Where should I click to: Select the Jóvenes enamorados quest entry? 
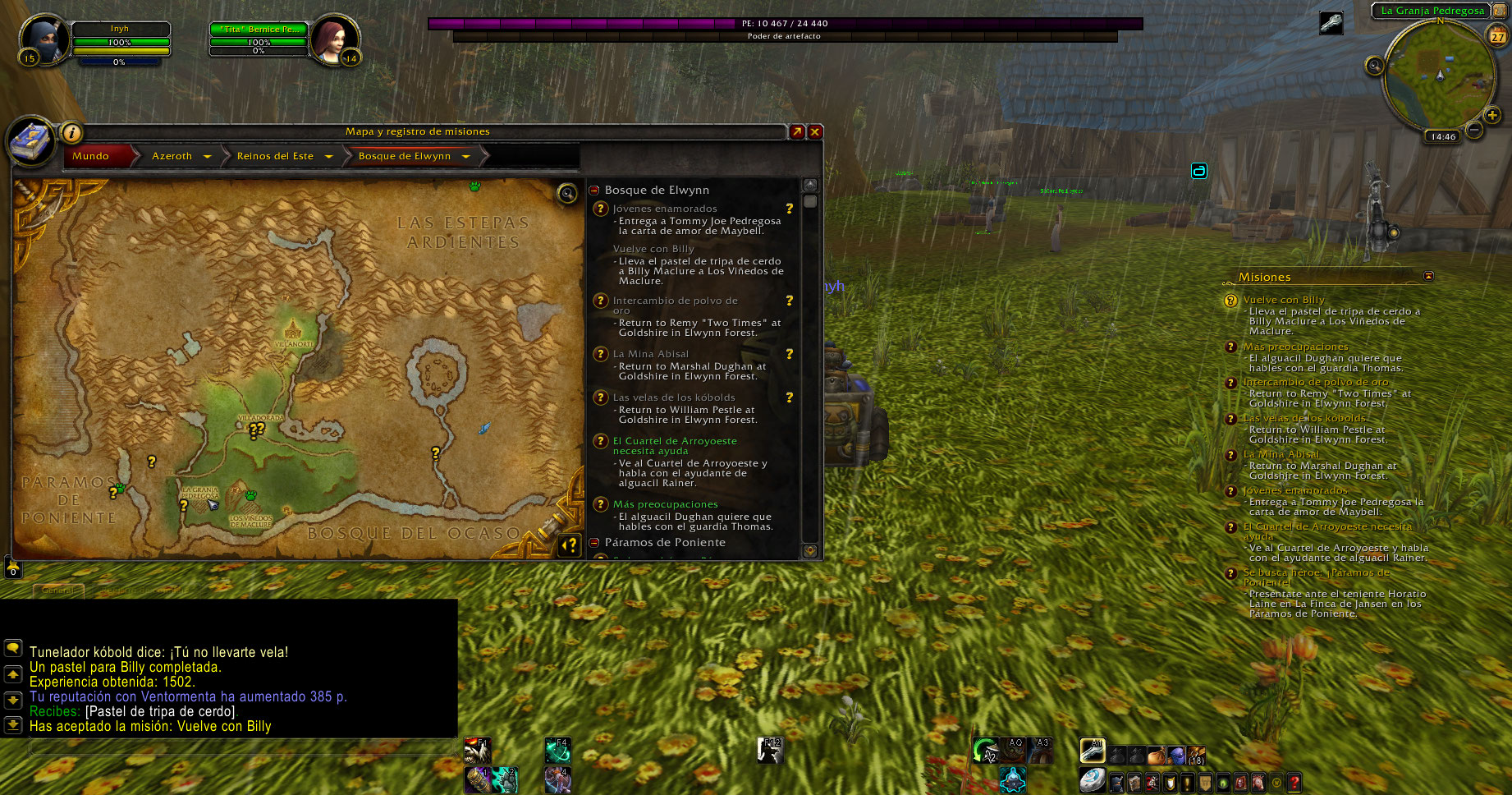(x=665, y=209)
